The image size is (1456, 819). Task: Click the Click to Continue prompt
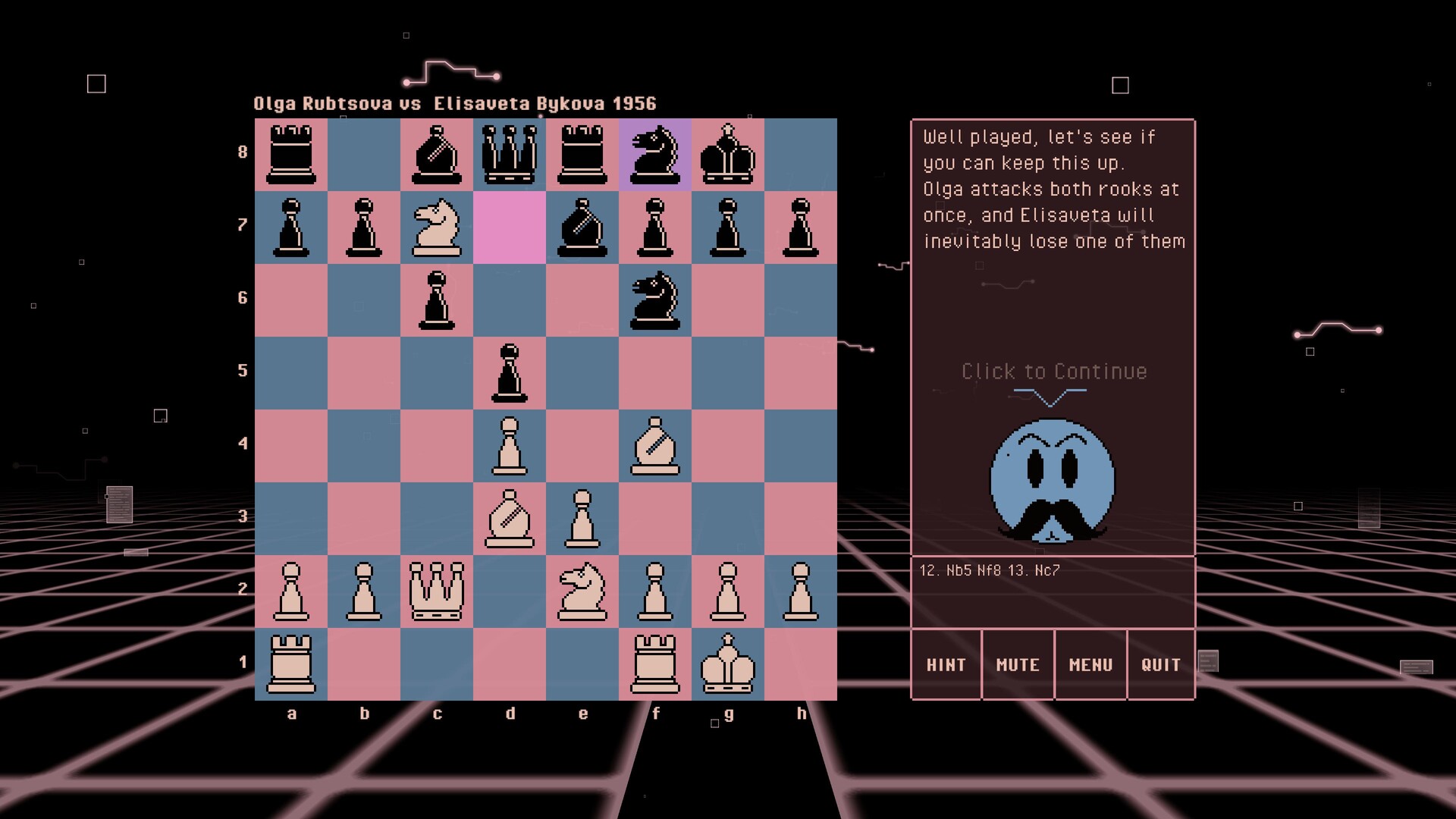click(x=1053, y=371)
